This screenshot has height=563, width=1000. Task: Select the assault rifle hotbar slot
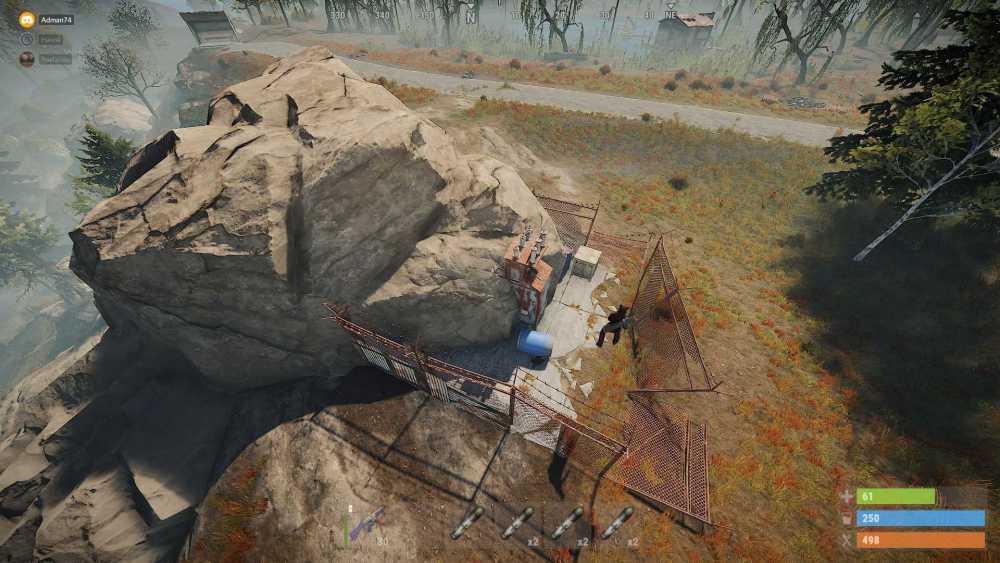[366, 523]
